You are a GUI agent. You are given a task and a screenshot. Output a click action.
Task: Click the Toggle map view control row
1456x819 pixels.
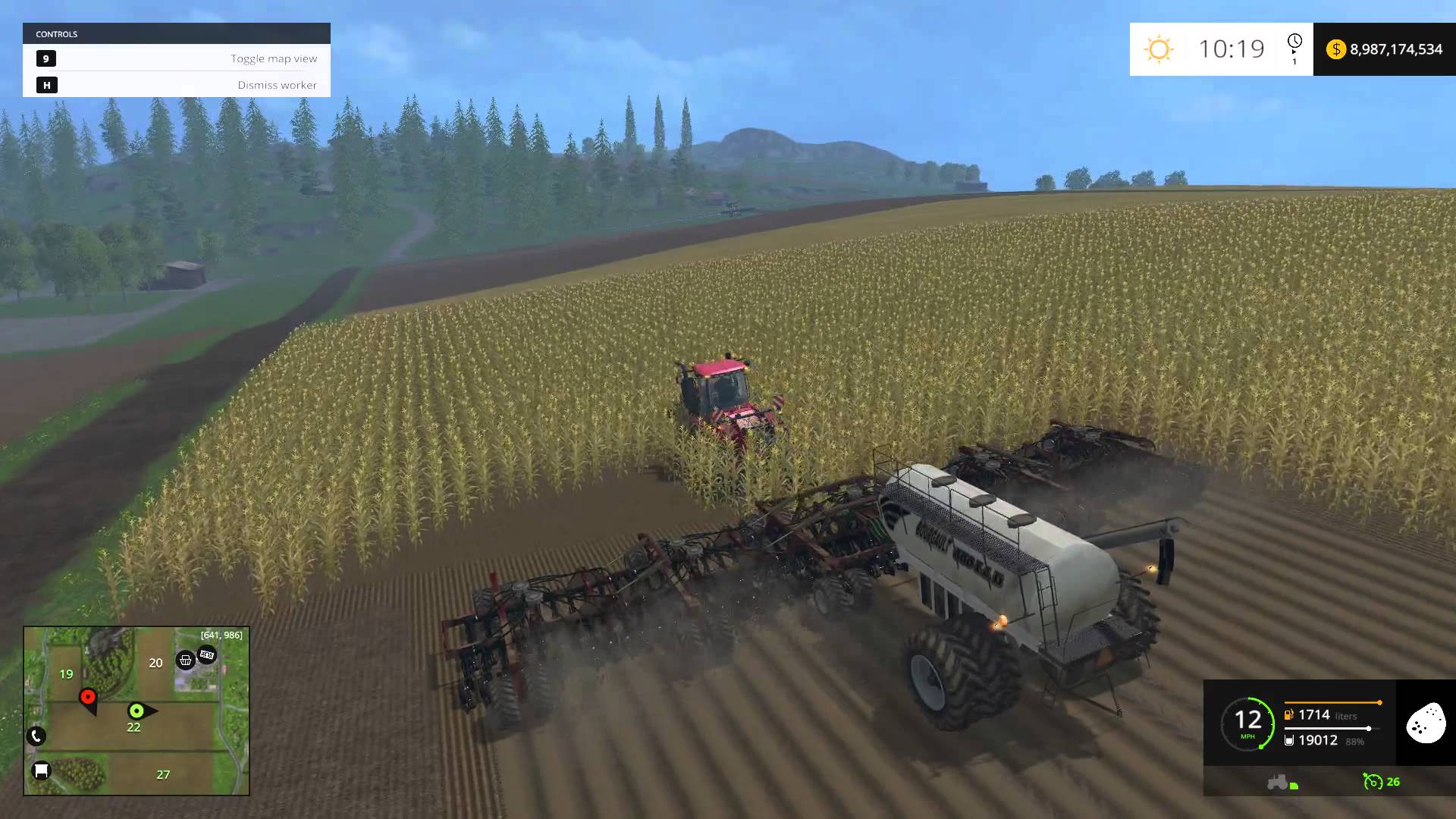tap(177, 58)
